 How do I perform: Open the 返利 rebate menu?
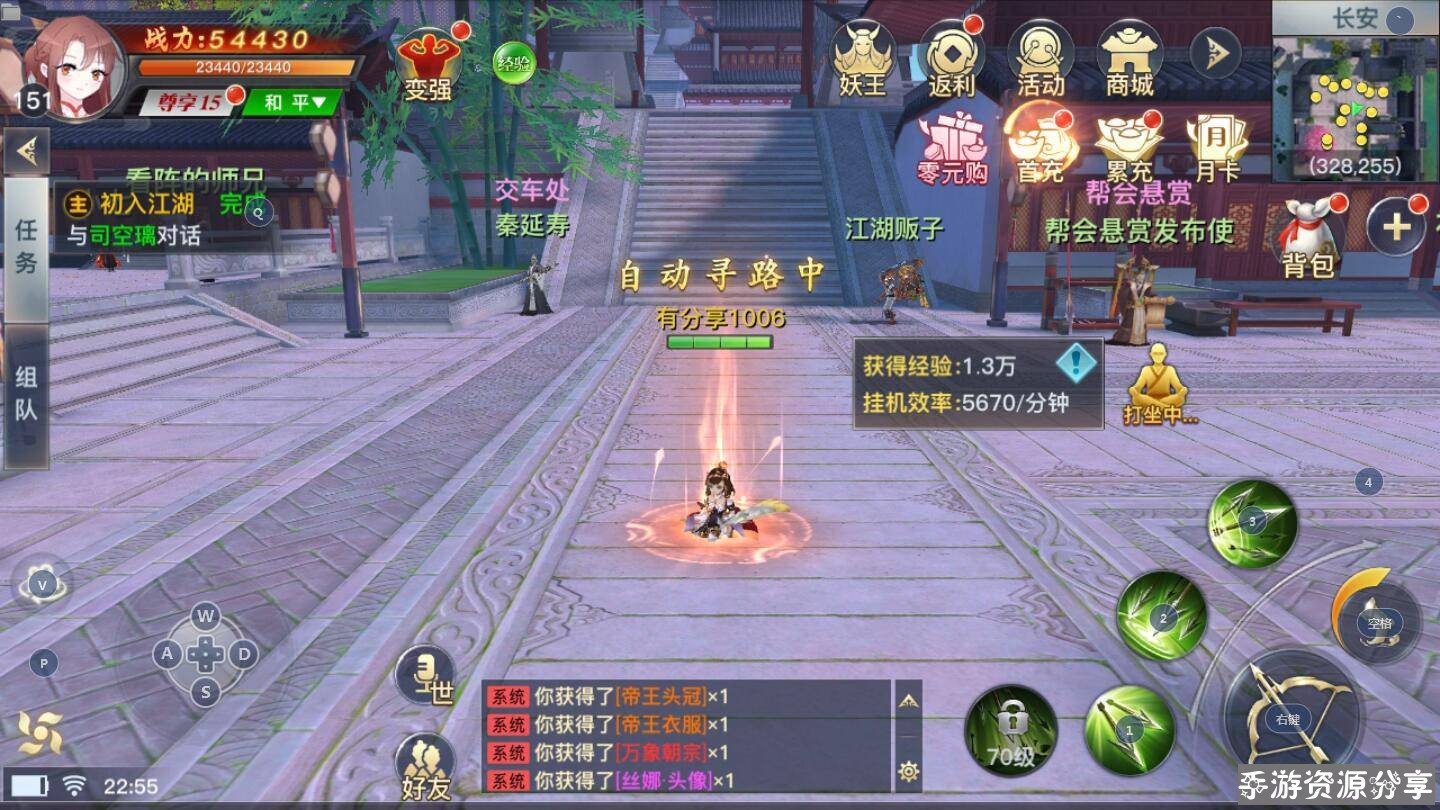951,58
